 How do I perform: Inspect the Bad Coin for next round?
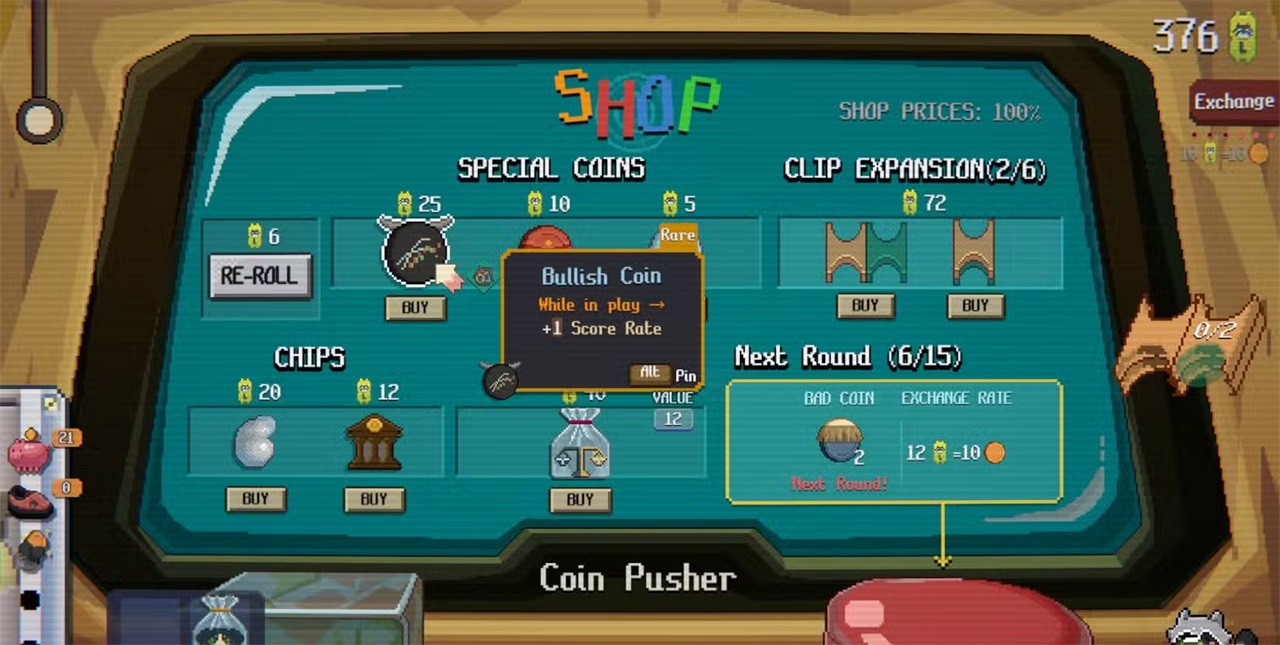(x=839, y=441)
